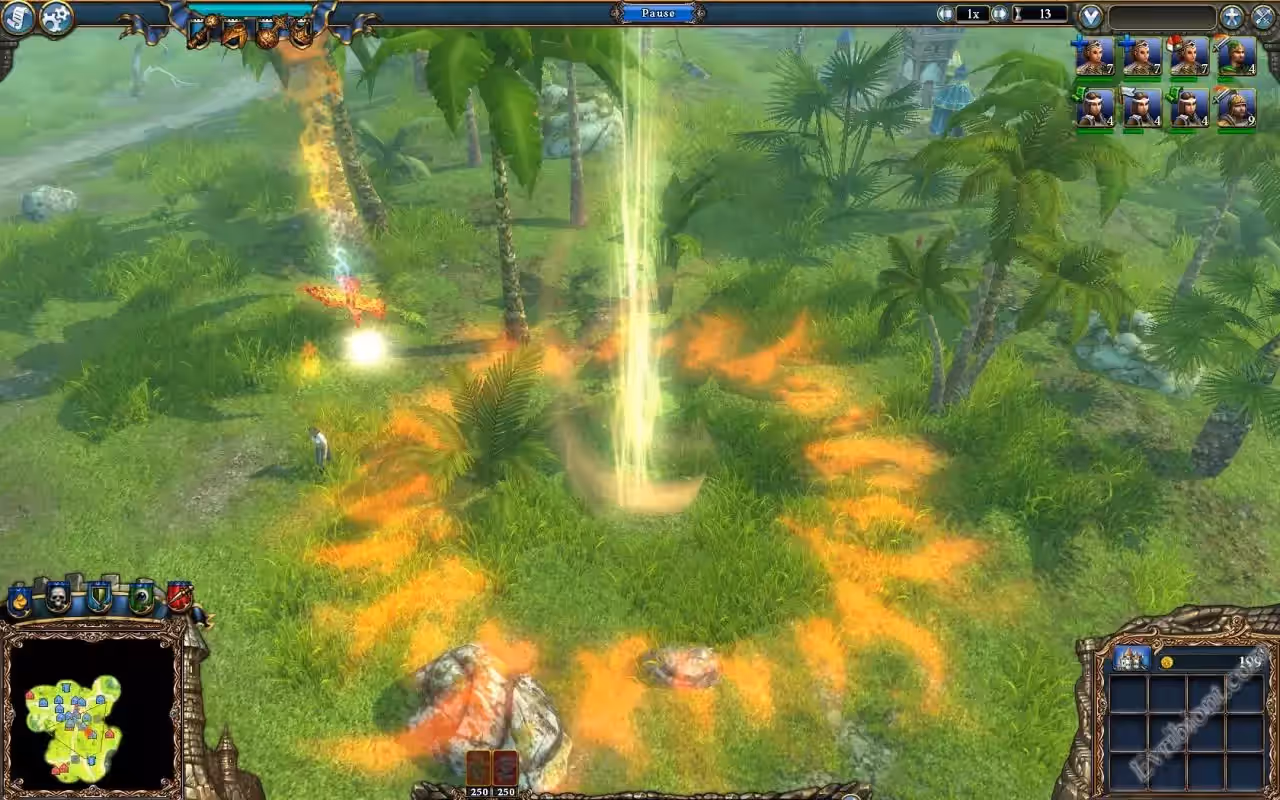This screenshot has width=1280, height=800.
Task: Expand the V-arrow dropdown button
Action: (x=1090, y=16)
